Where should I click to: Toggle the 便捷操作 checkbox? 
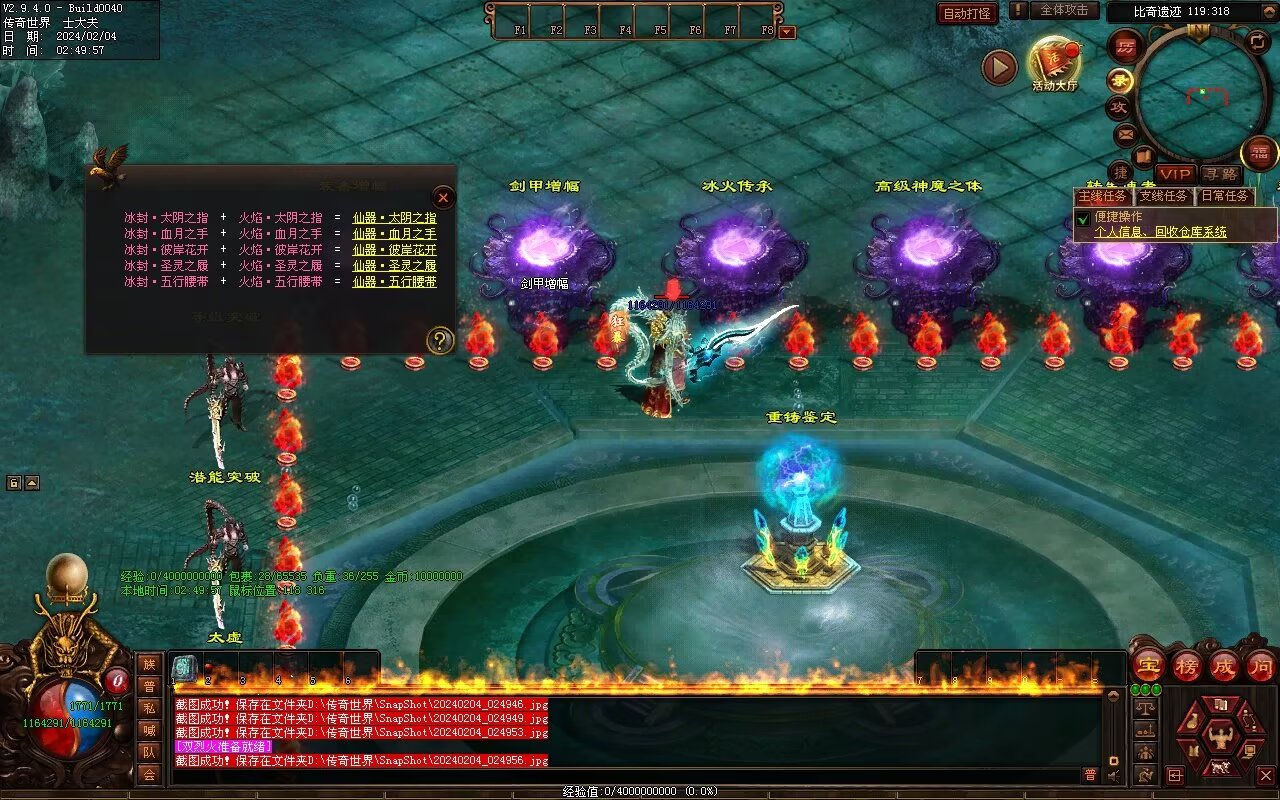1083,218
